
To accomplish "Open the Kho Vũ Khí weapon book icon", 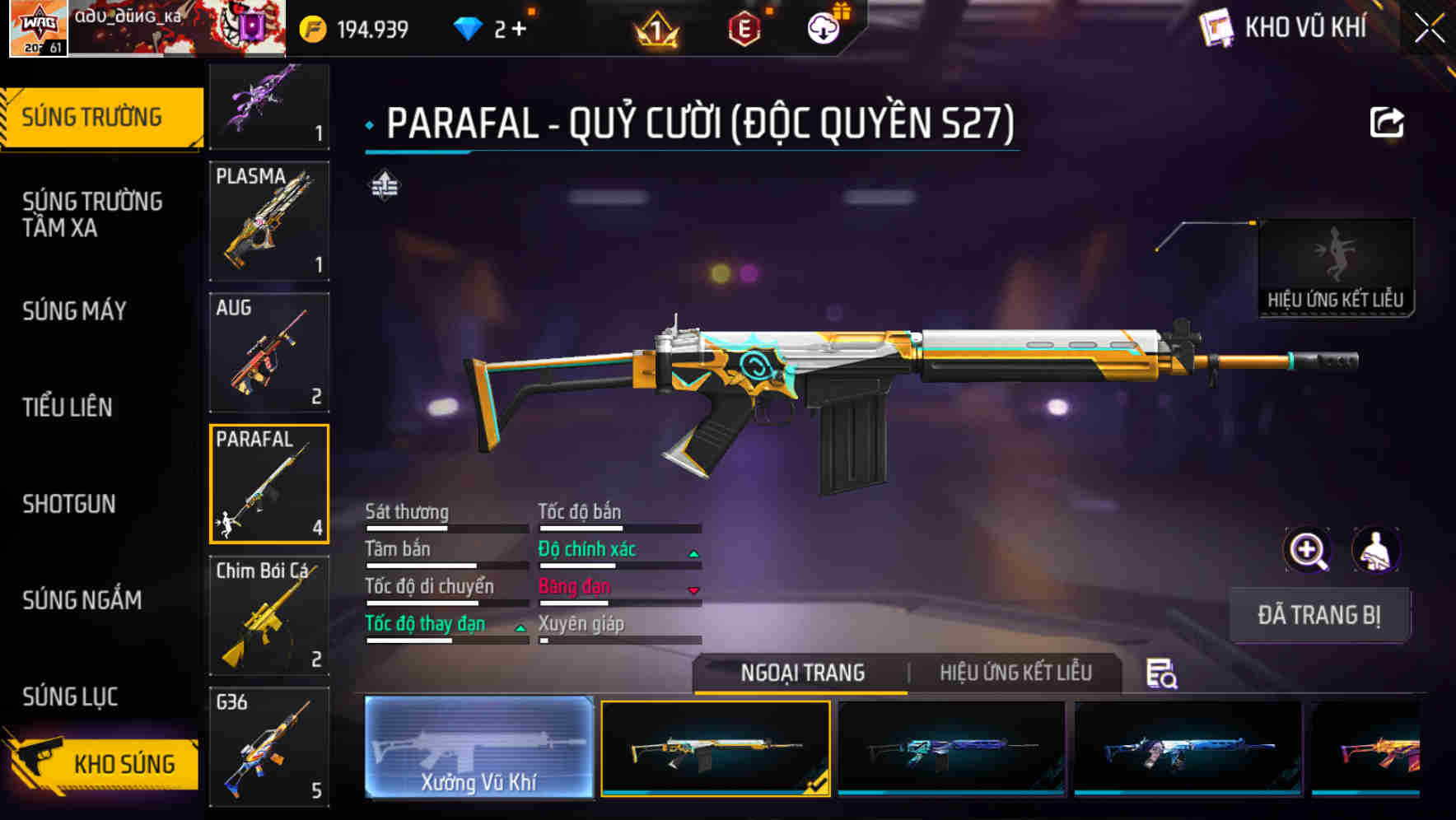I will (1217, 27).
